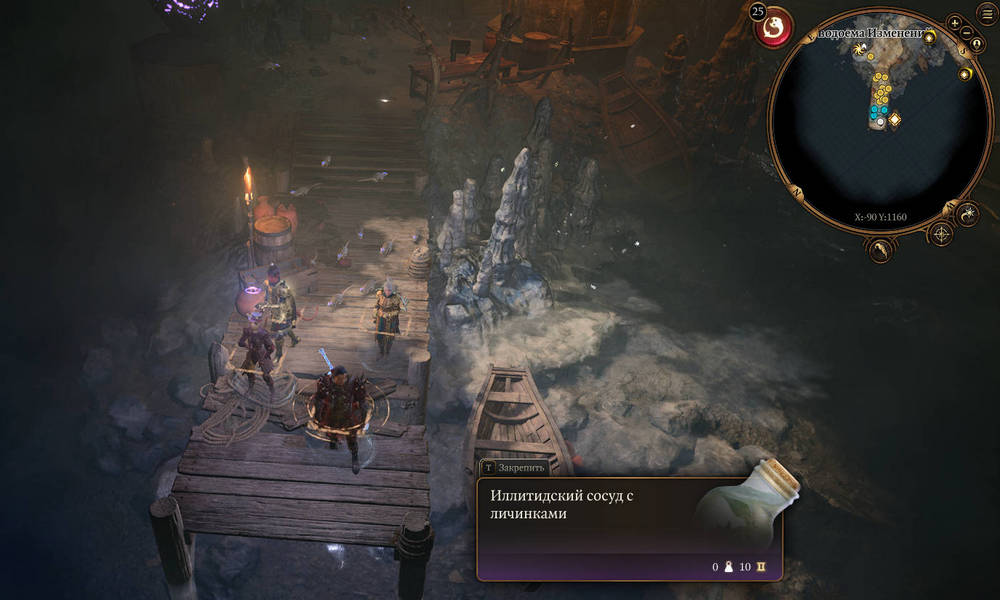This screenshot has width=1000, height=600.
Task: Click the crosshair compass button under the minimap
Action: [x=941, y=235]
